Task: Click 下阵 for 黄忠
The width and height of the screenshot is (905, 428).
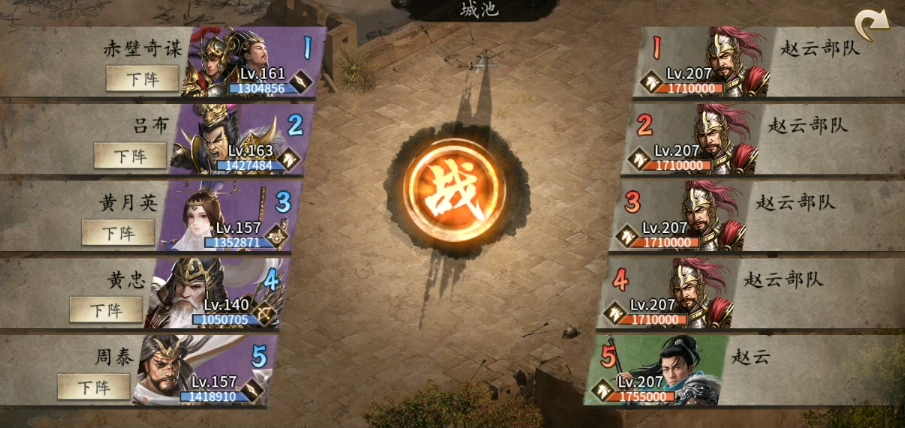Action: click(x=106, y=310)
